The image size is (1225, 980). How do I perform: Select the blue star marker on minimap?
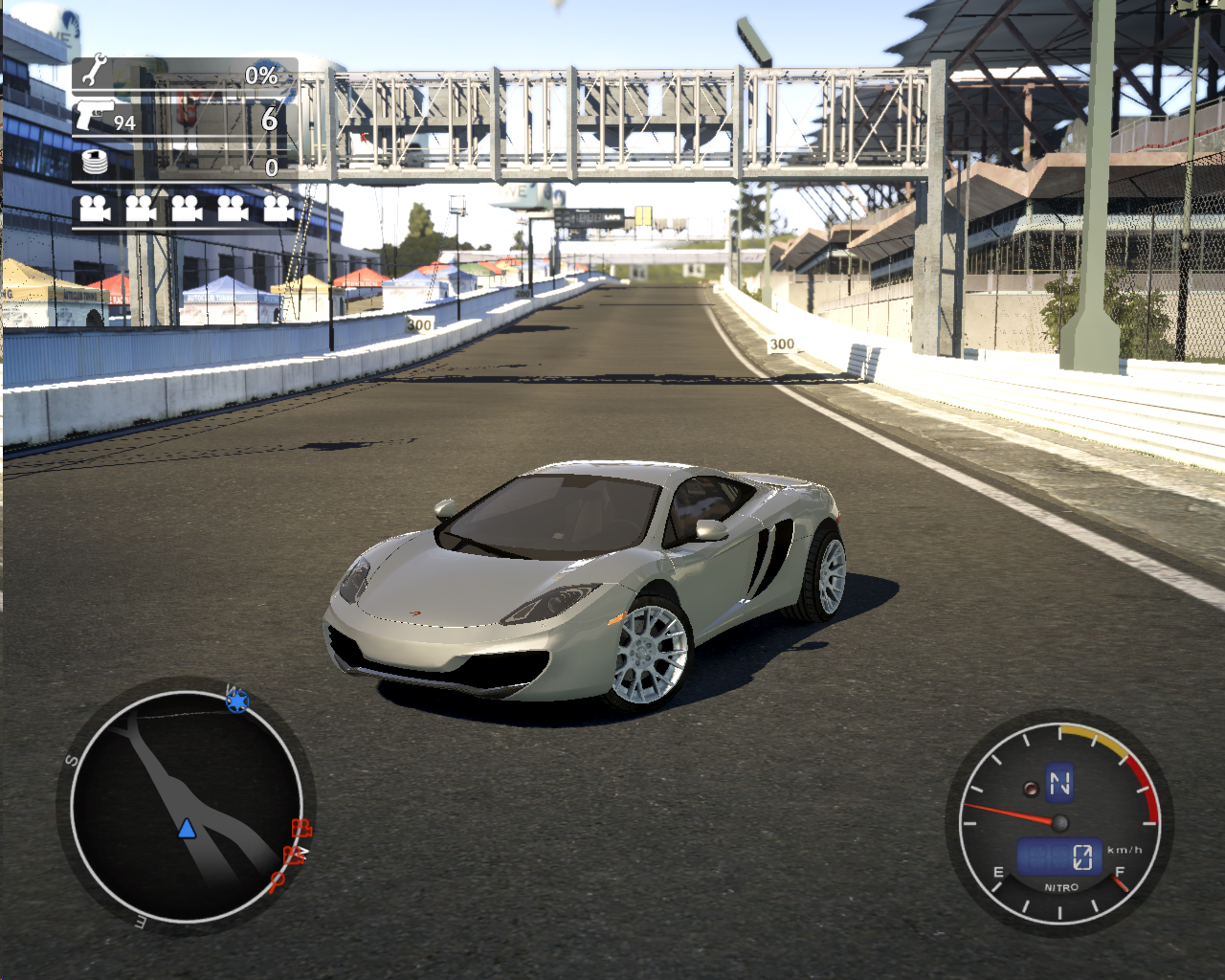(236, 702)
